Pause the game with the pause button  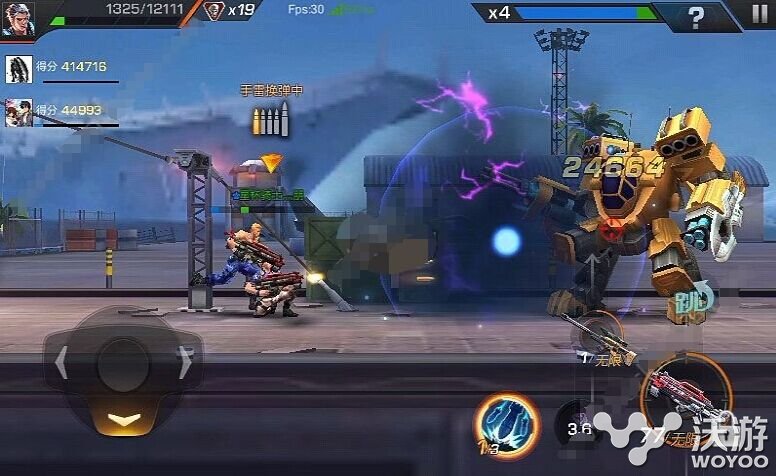[x=759, y=15]
